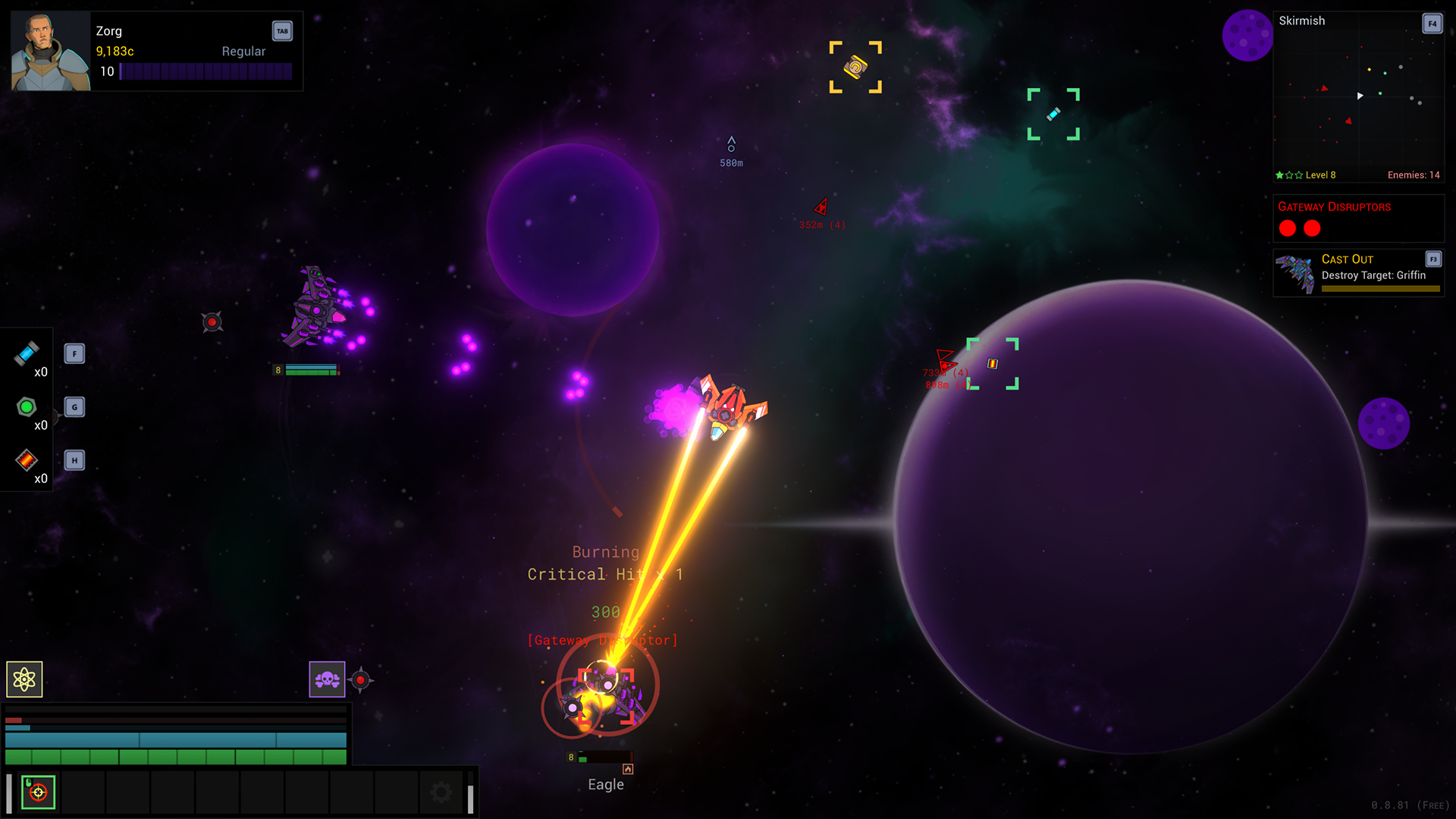Expand the Skirmish minimap with F4 button
The width and height of the screenshot is (1456, 819).
pyautogui.click(x=1432, y=24)
